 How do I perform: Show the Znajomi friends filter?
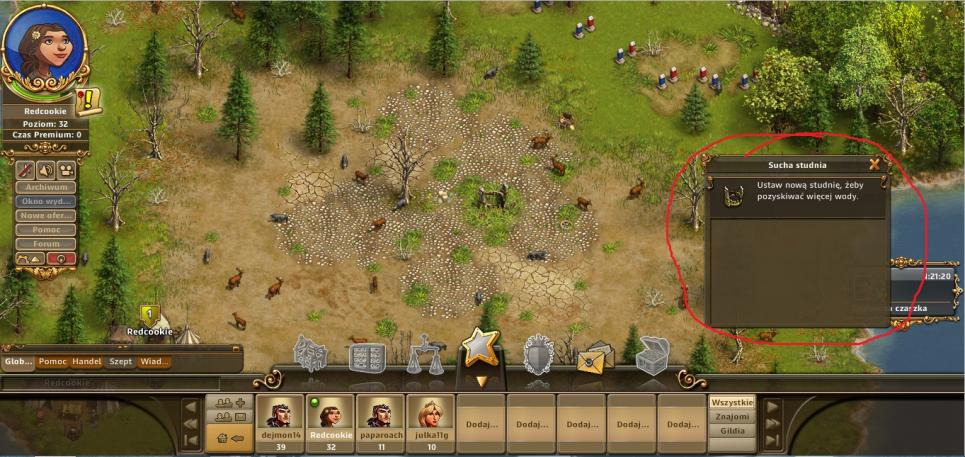[x=732, y=416]
